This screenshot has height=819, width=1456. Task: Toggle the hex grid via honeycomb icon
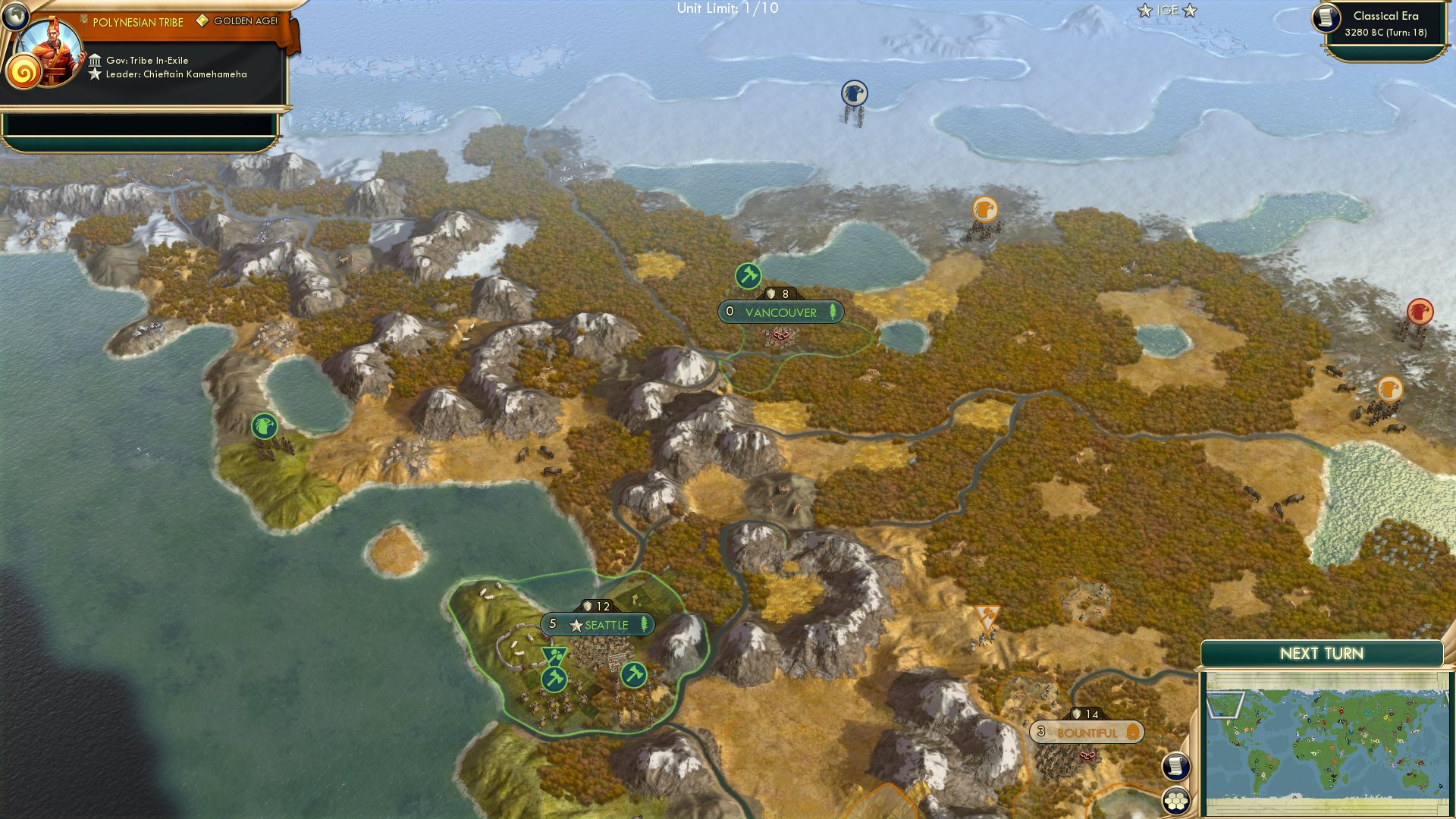pos(1175,799)
